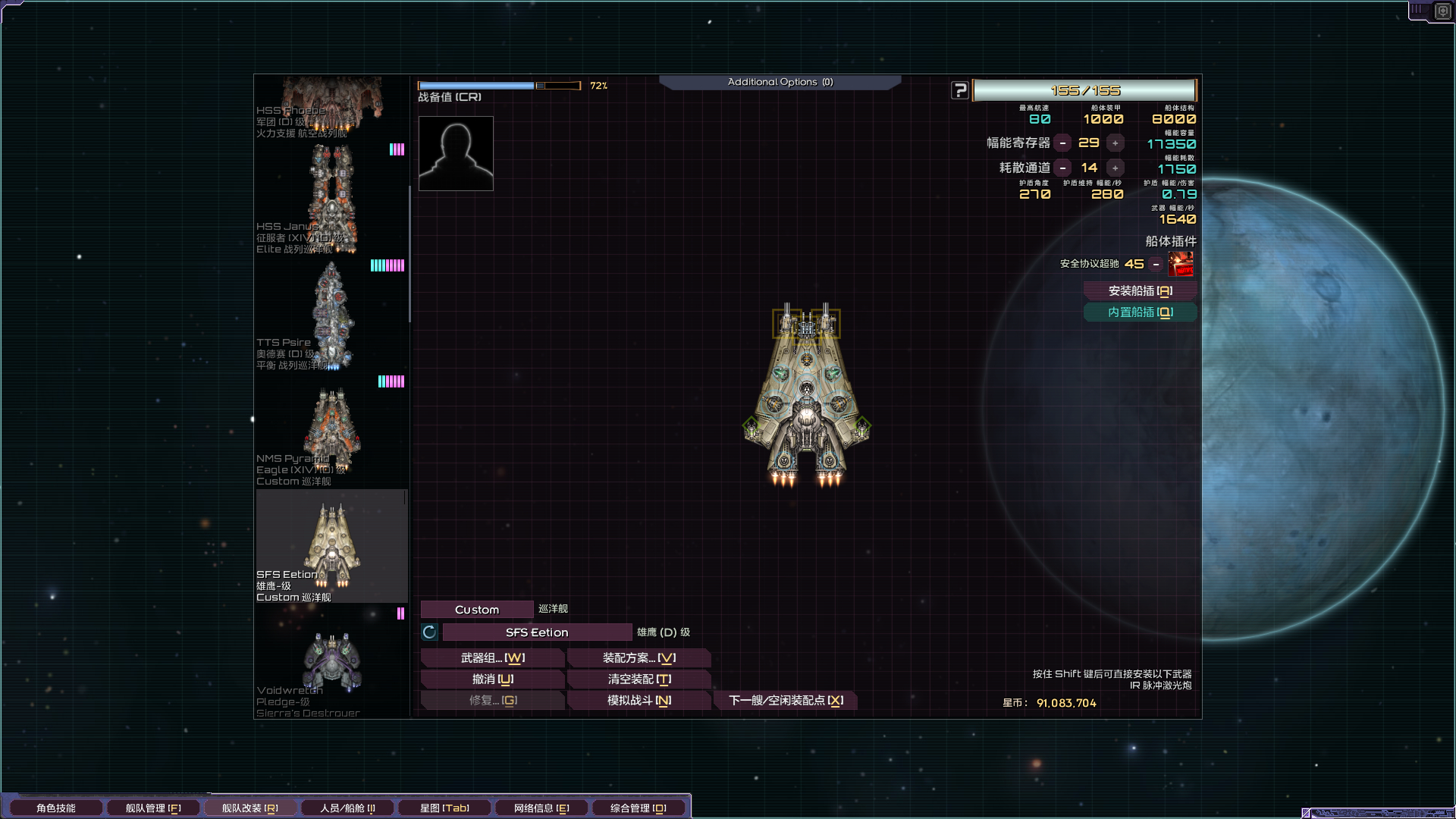This screenshot has height=819, width=1456.
Task: Remove a flux vent (耗散通道) with minus
Action: (1063, 168)
